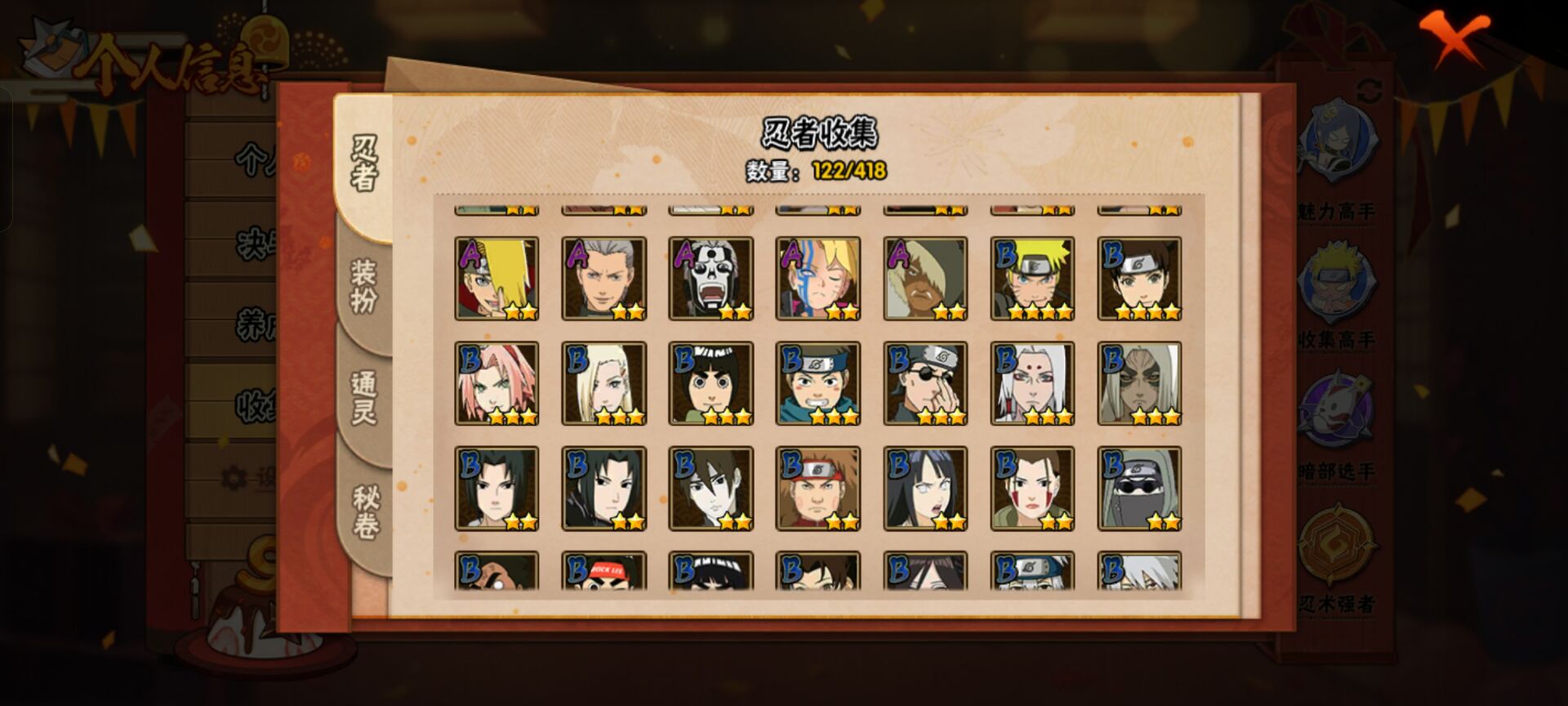Pick the skull-masked A-rank ninja card
The width and height of the screenshot is (1568, 706).
coord(710,279)
